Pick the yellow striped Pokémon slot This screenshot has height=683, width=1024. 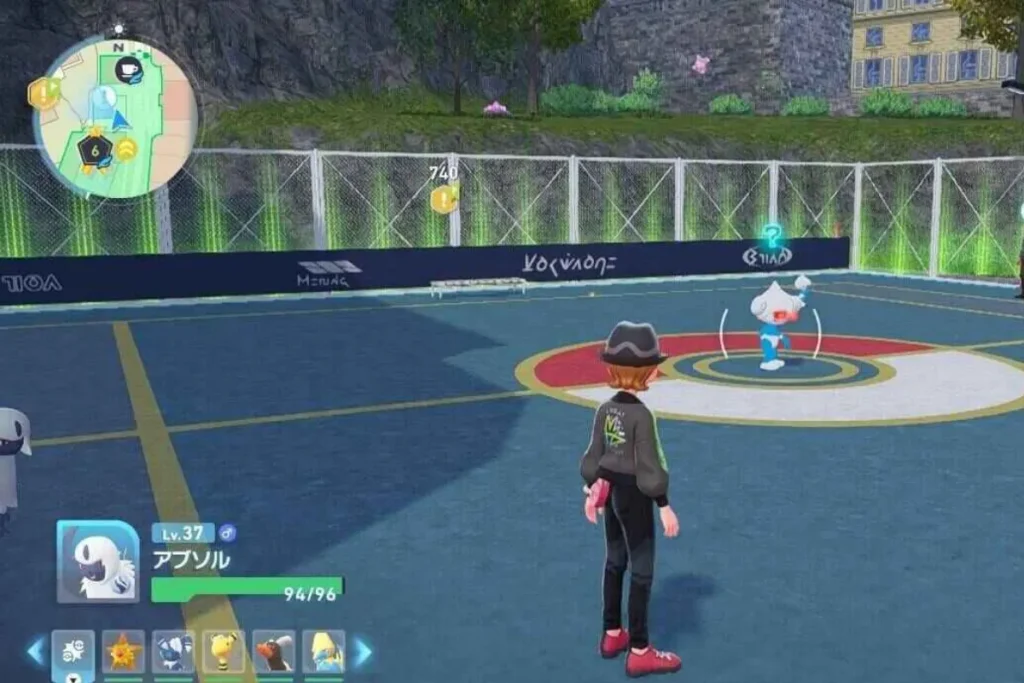pos(223,652)
